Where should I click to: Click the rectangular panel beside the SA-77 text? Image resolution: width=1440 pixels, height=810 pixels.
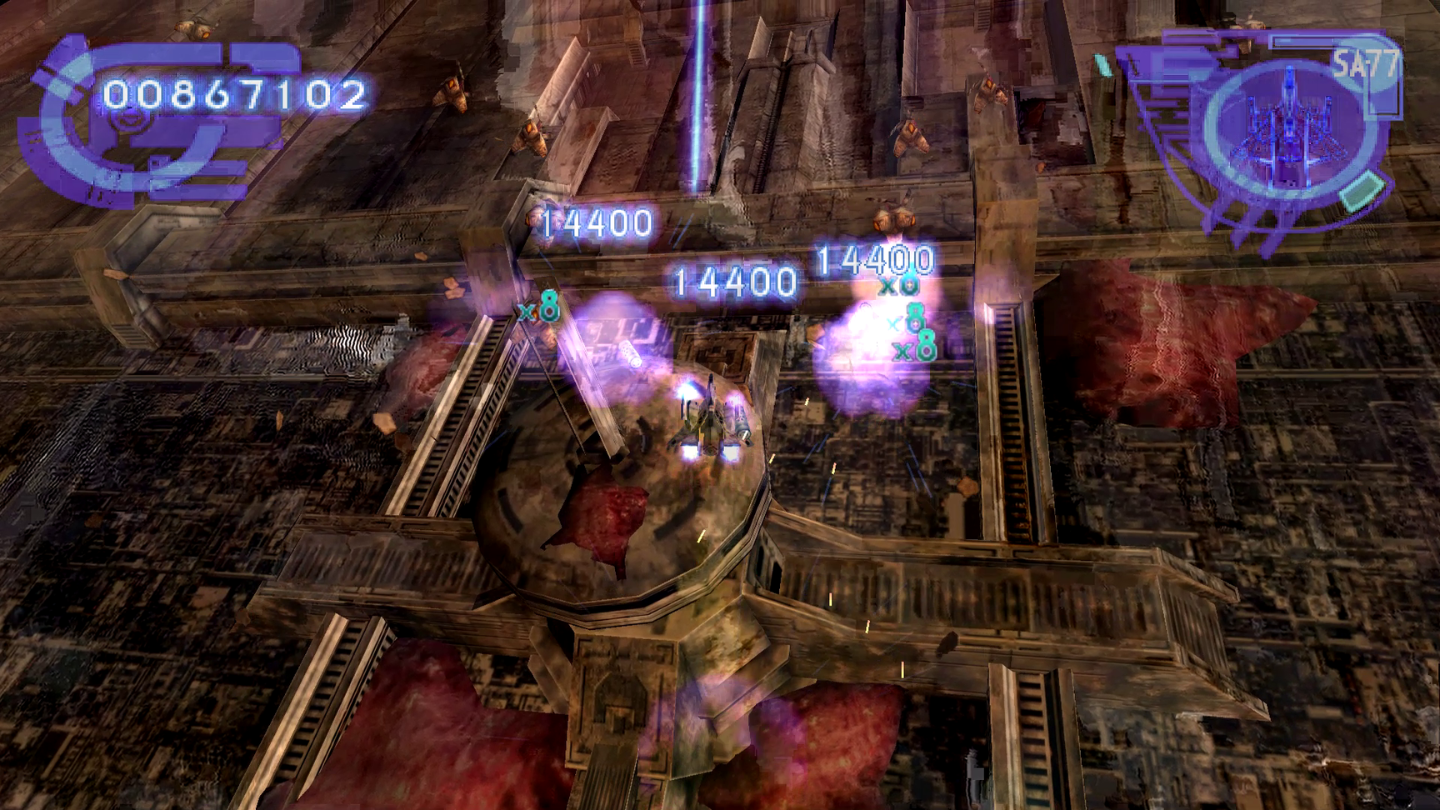click(1302, 40)
